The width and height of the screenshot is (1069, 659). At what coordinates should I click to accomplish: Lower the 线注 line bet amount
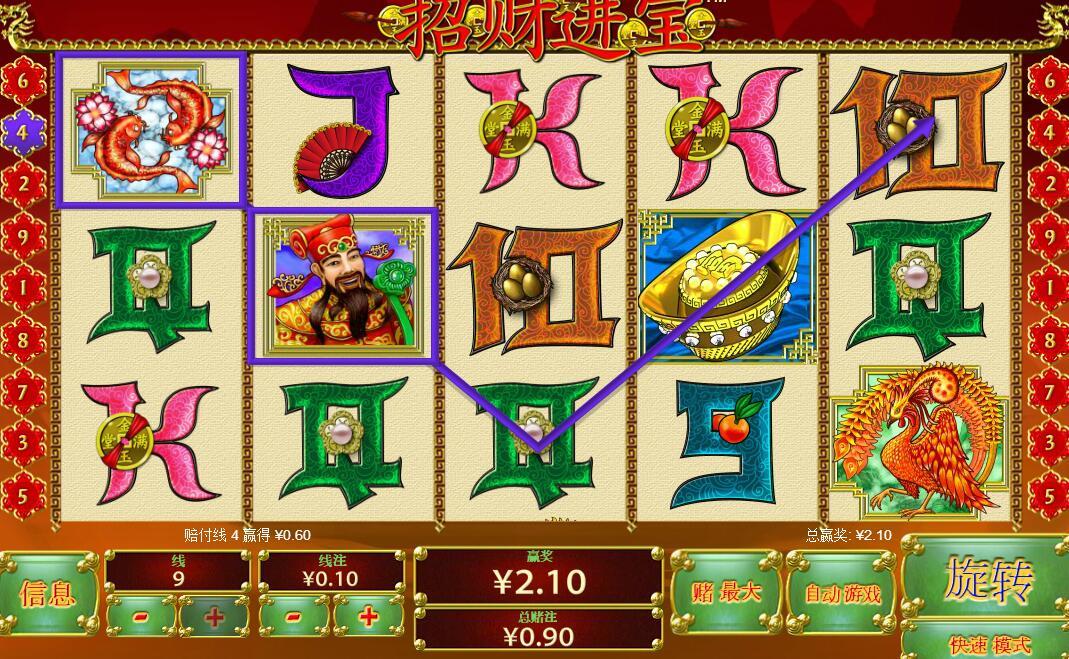pos(296,617)
